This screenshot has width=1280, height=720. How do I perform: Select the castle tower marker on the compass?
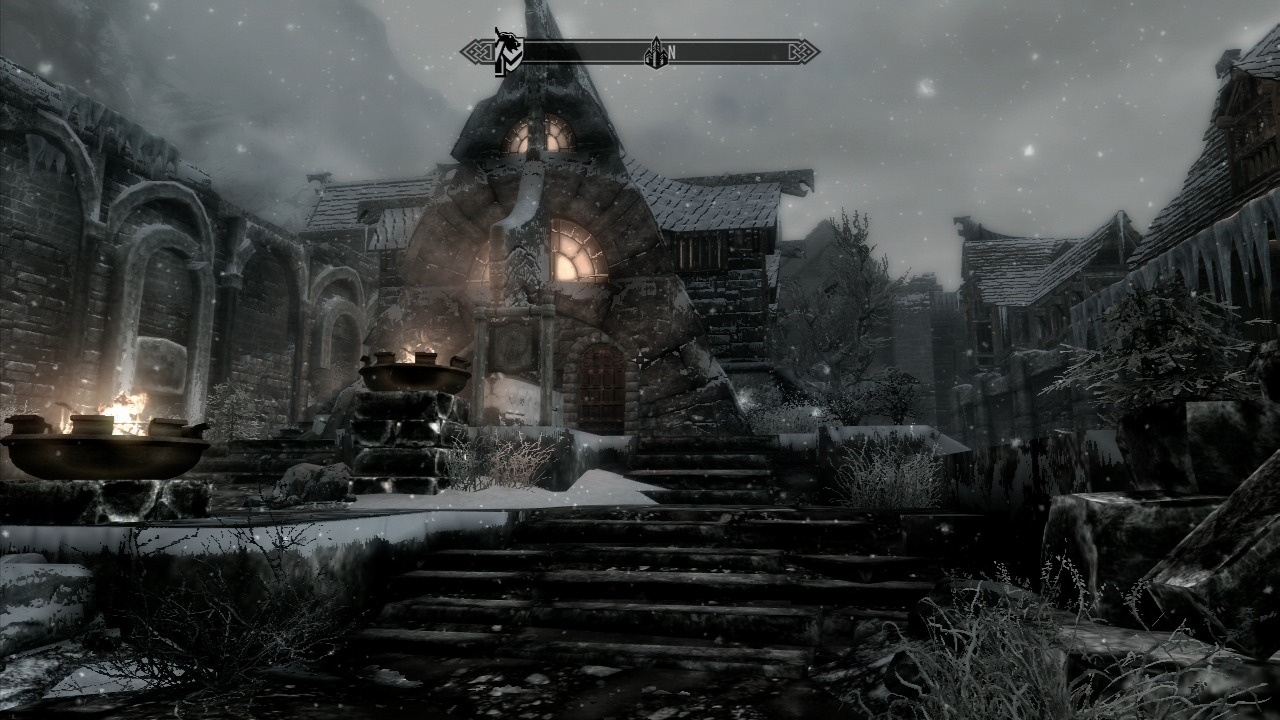point(656,54)
